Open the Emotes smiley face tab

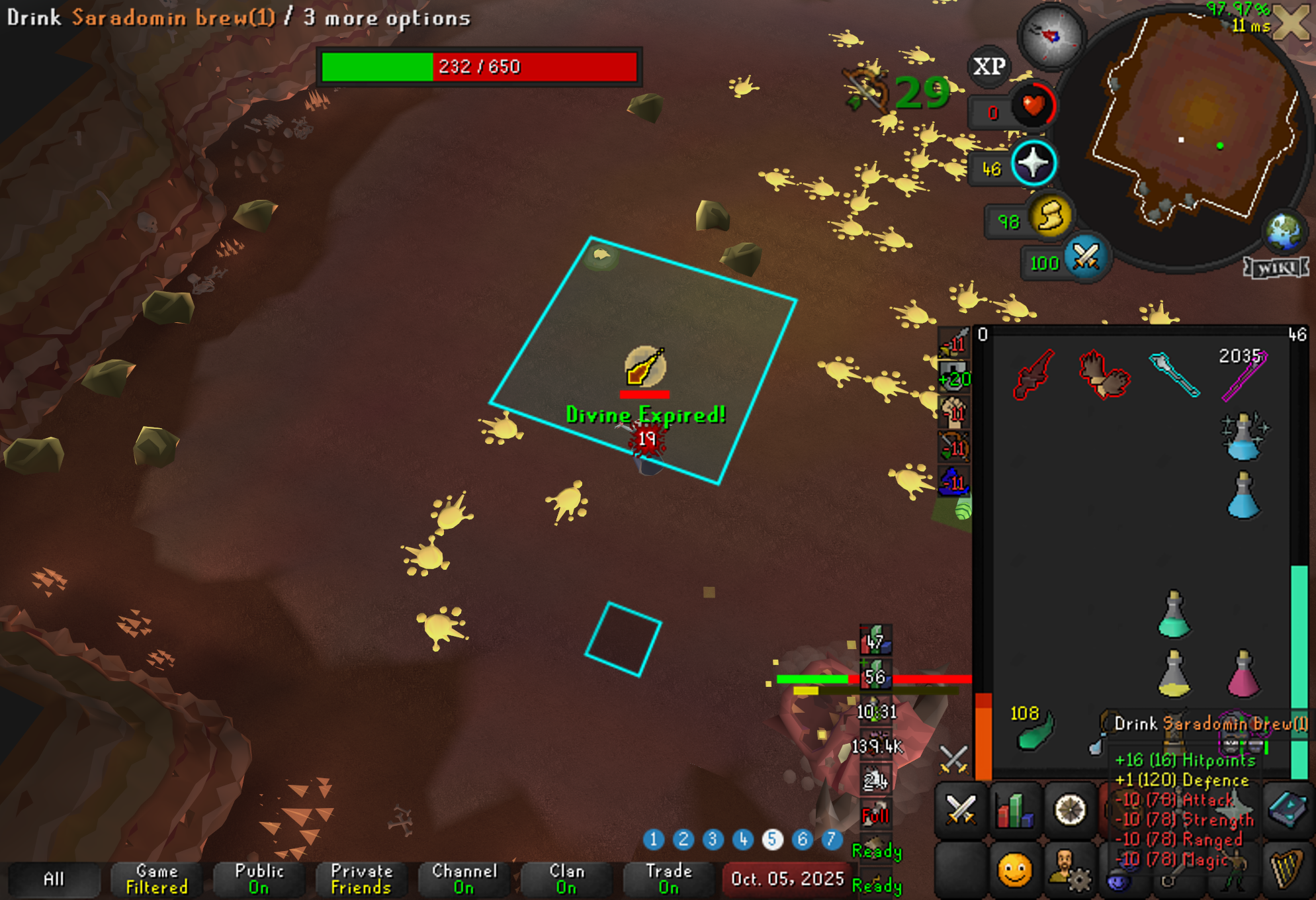coord(1014,870)
